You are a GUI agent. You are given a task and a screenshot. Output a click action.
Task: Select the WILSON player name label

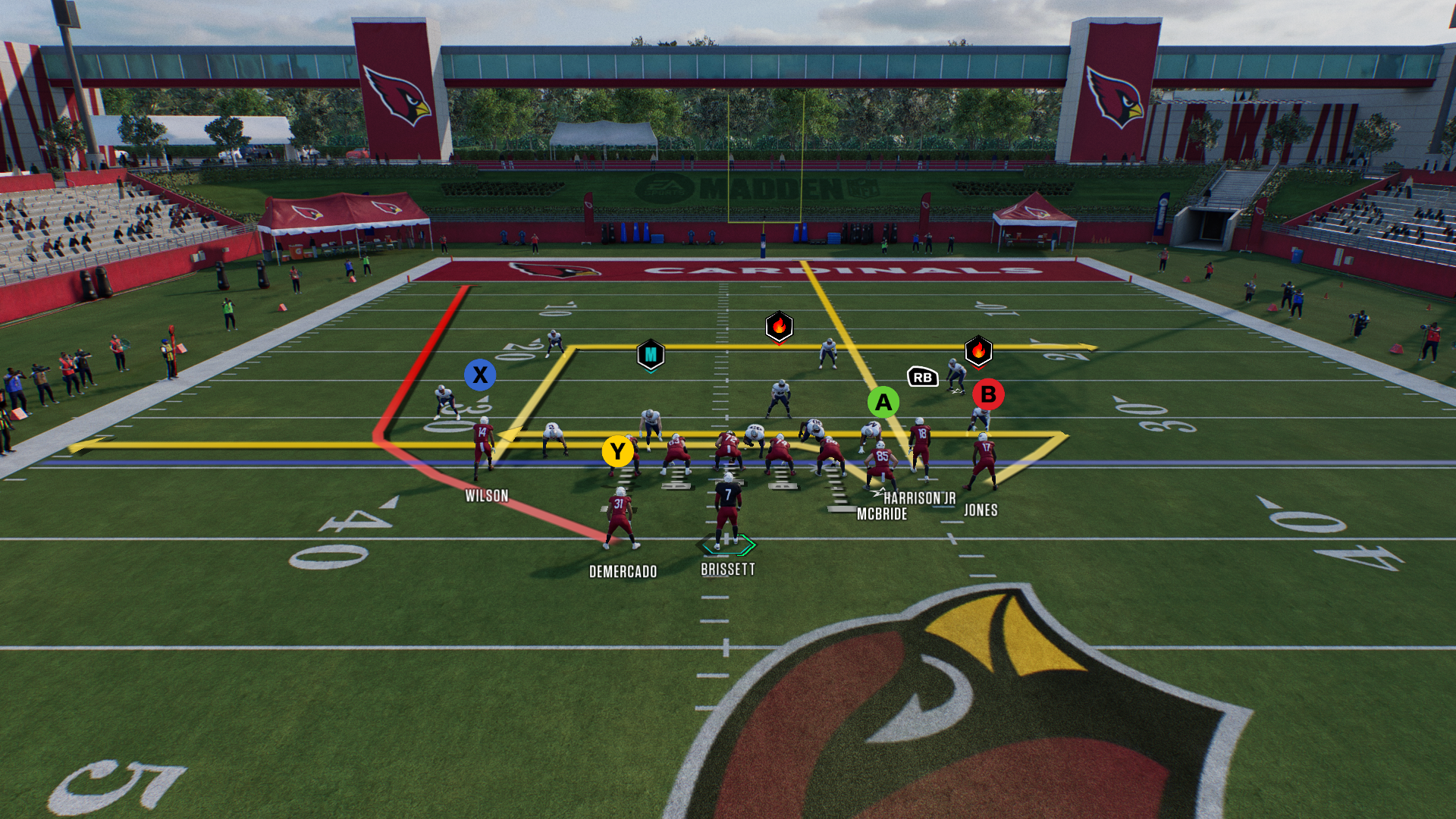(x=487, y=496)
